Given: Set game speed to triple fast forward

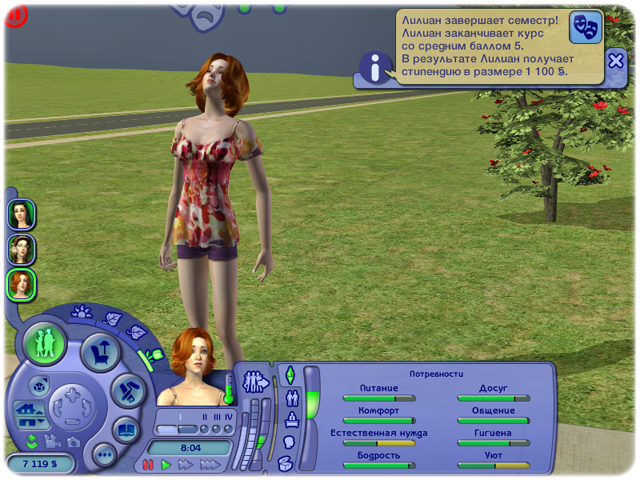Looking at the screenshot, I should pos(209,465).
